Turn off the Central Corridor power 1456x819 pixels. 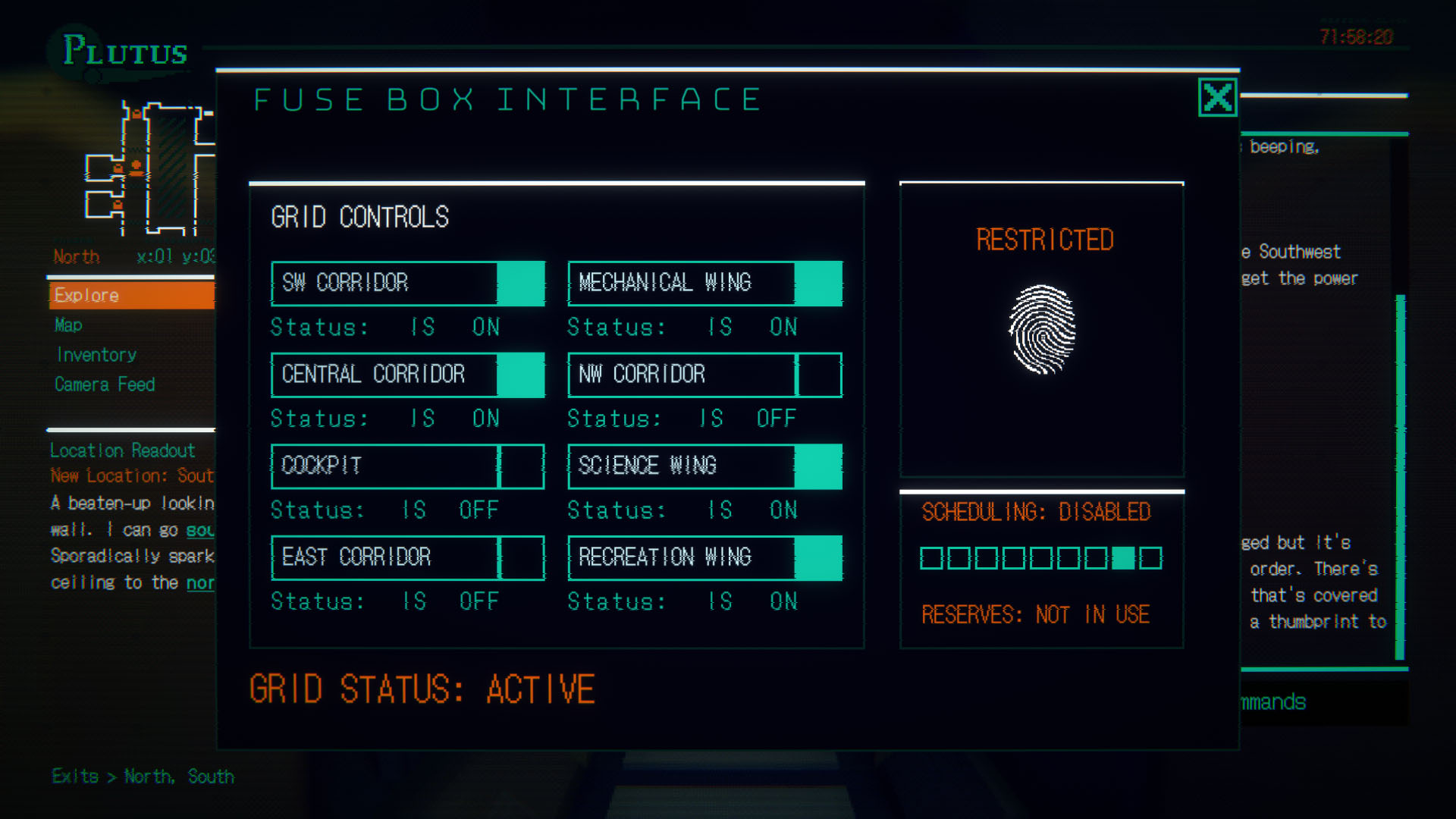[x=522, y=375]
